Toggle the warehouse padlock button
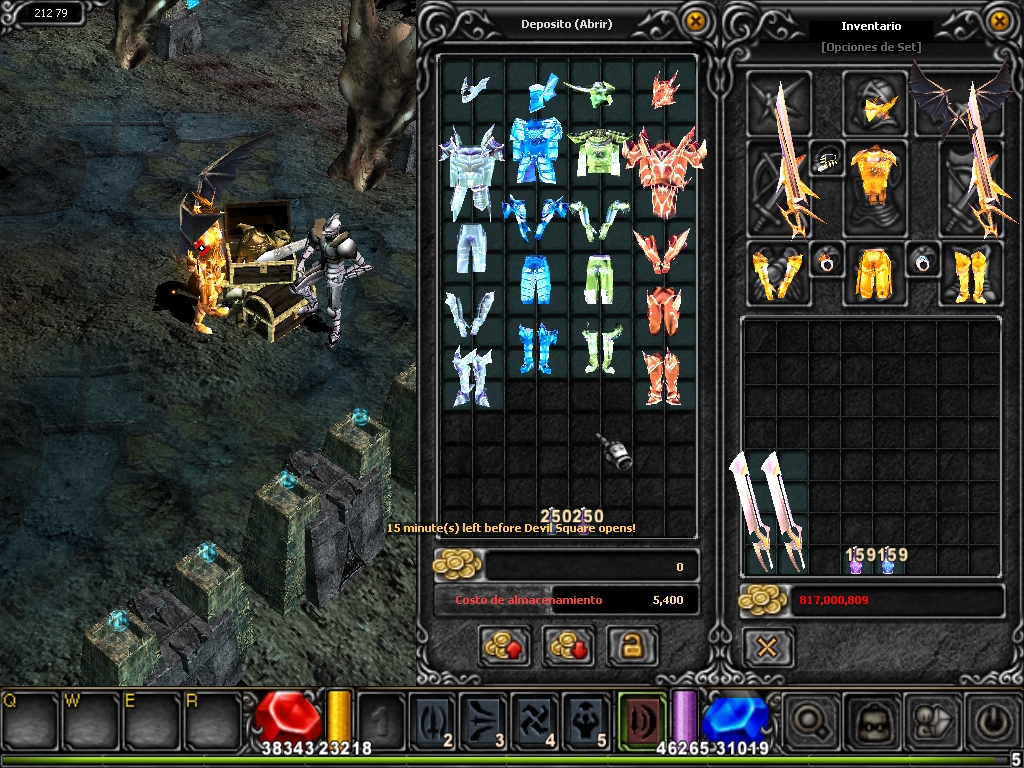Viewport: 1024px width, 768px height. point(632,647)
